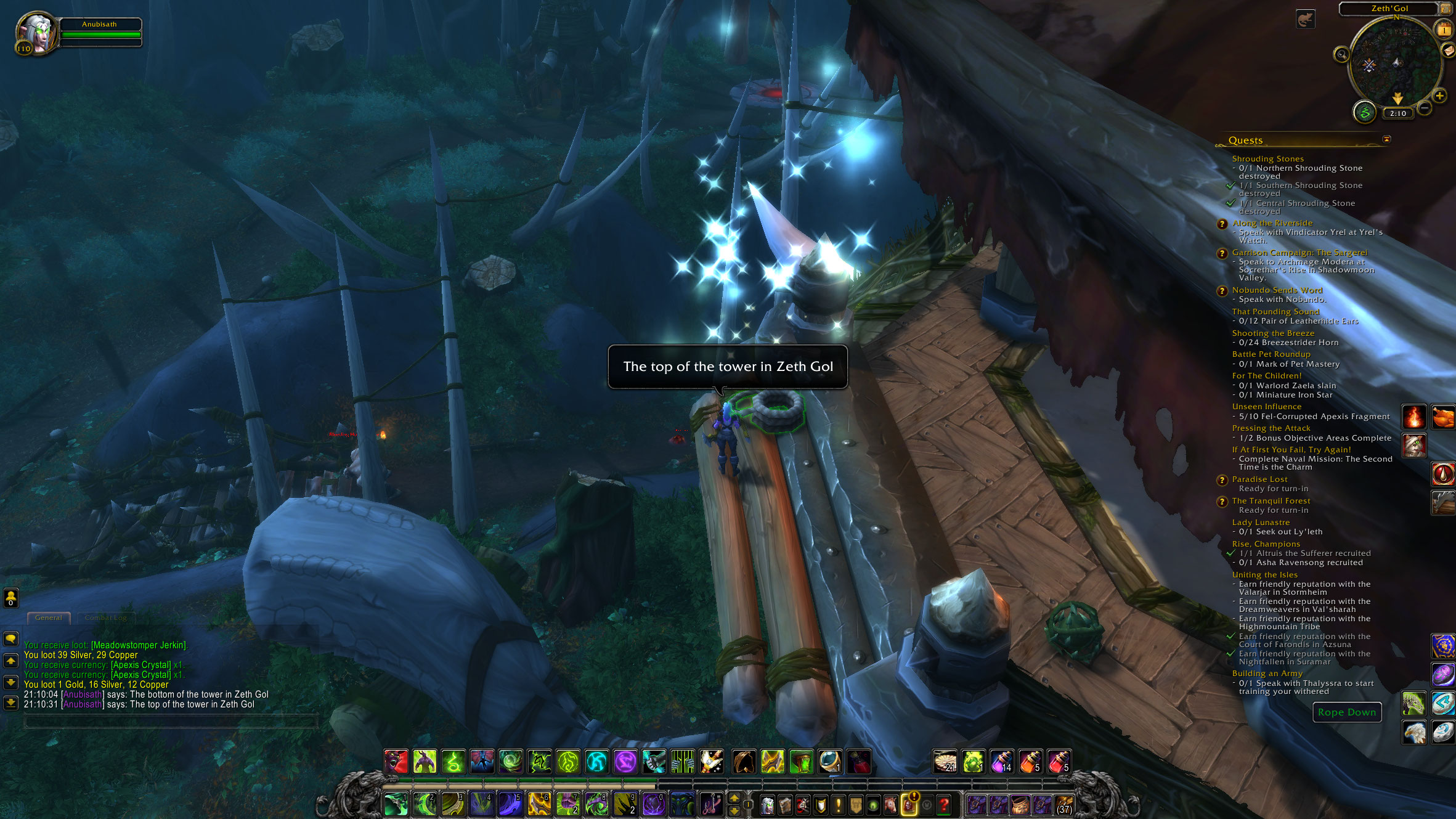Collapse the Quests tracker
Screen dimensions: 1456x819
pos(1386,139)
